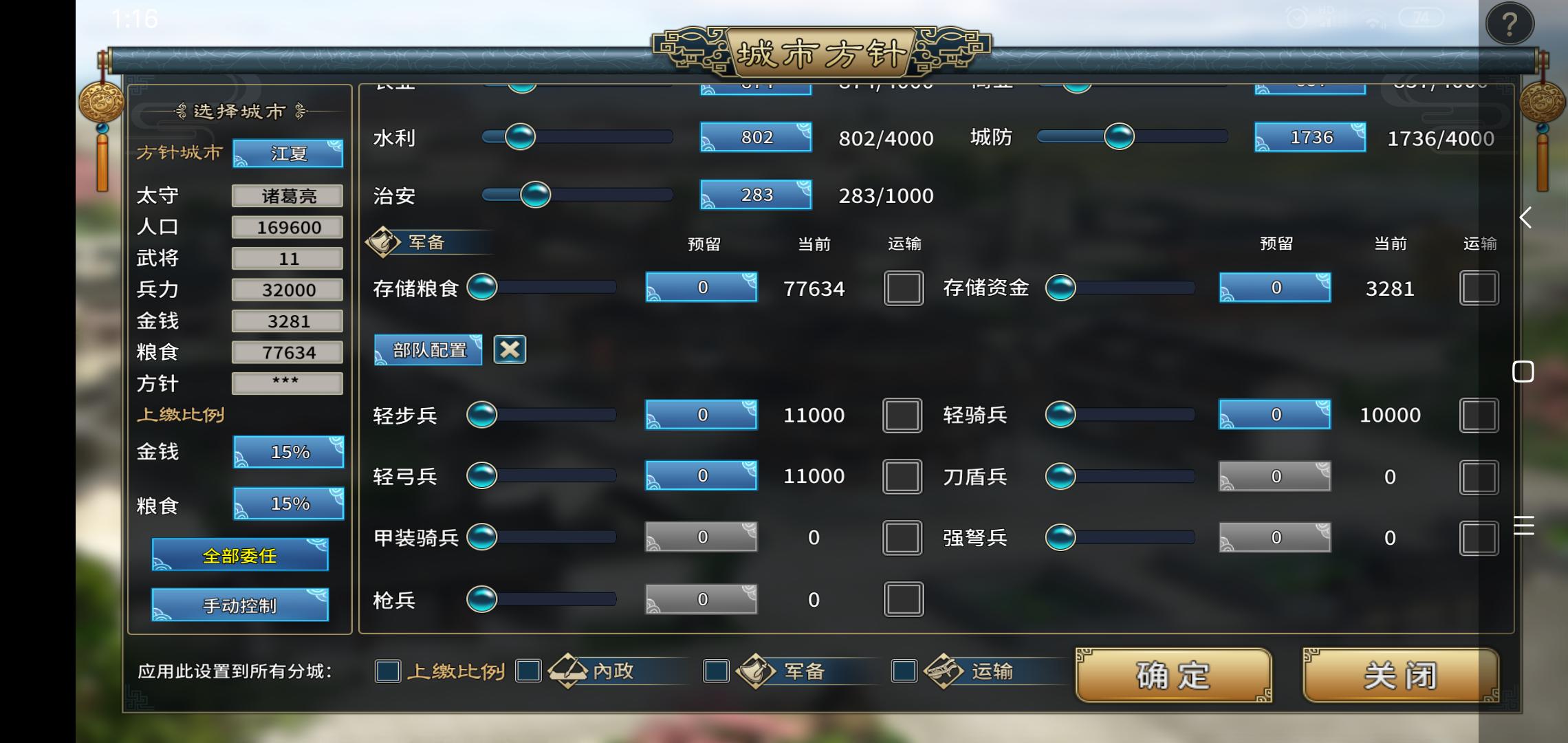Open the 粮食 15% ratio selector
This screenshot has height=743, width=1568.
288,504
